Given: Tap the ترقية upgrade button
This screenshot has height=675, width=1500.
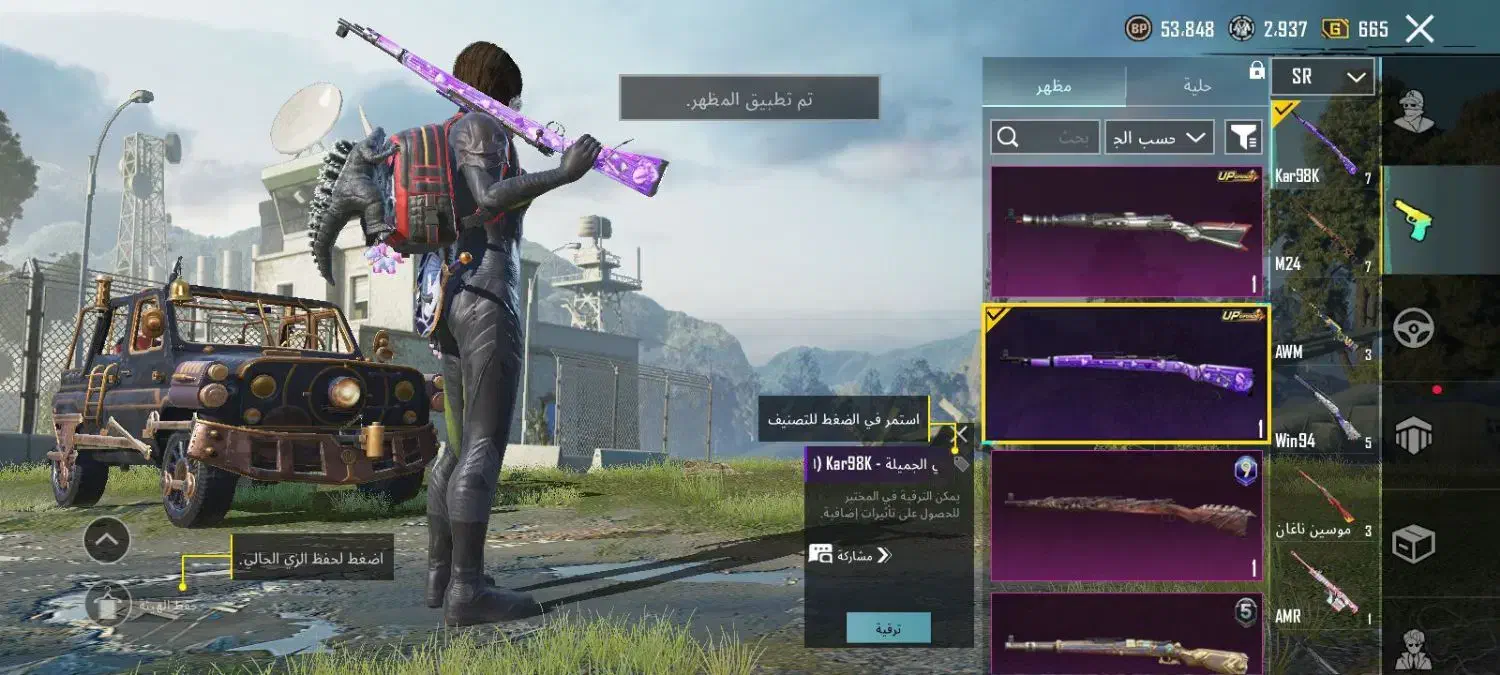Looking at the screenshot, I should click(888, 628).
